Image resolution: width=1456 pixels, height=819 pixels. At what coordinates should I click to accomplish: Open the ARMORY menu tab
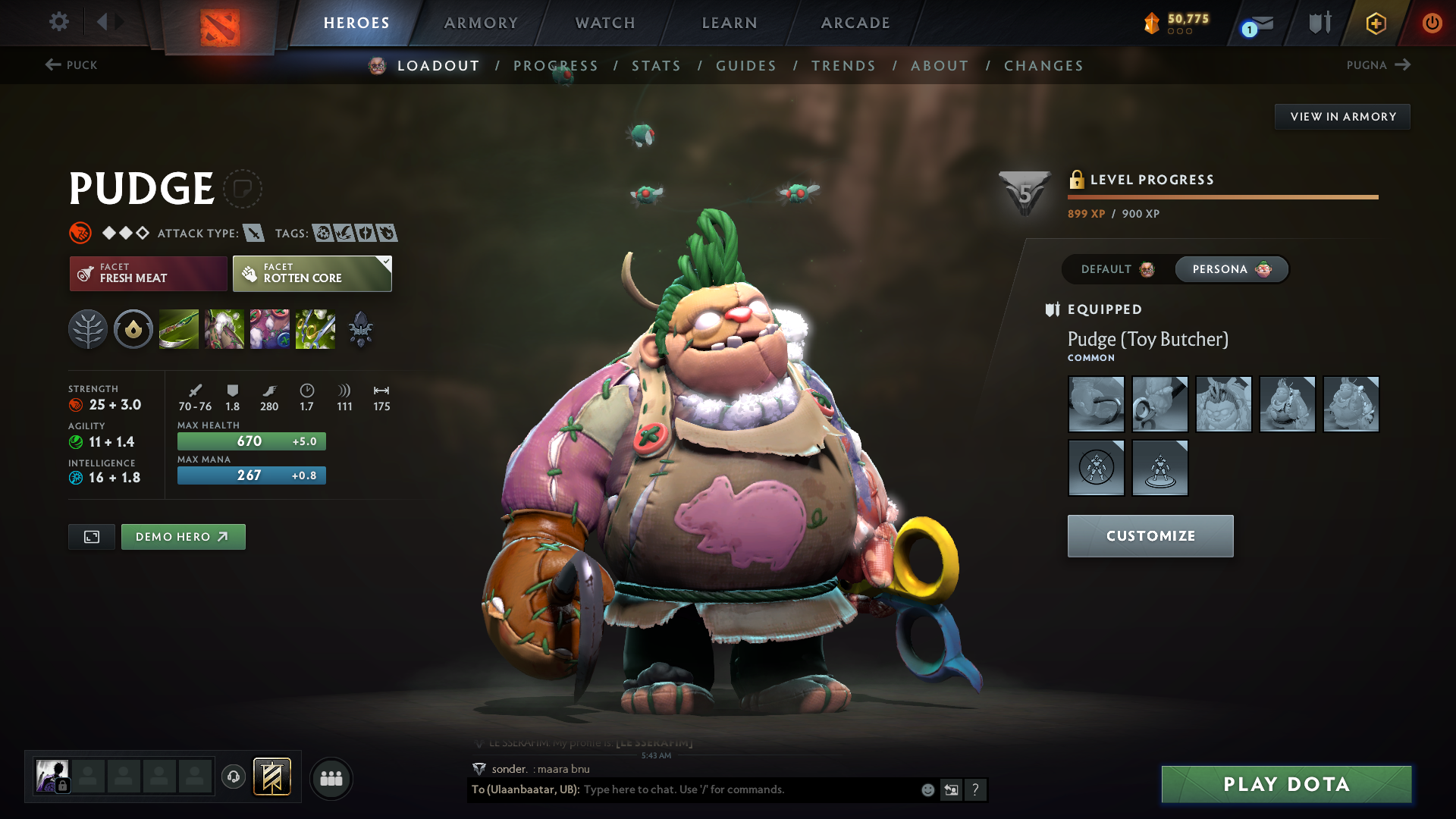(x=481, y=23)
